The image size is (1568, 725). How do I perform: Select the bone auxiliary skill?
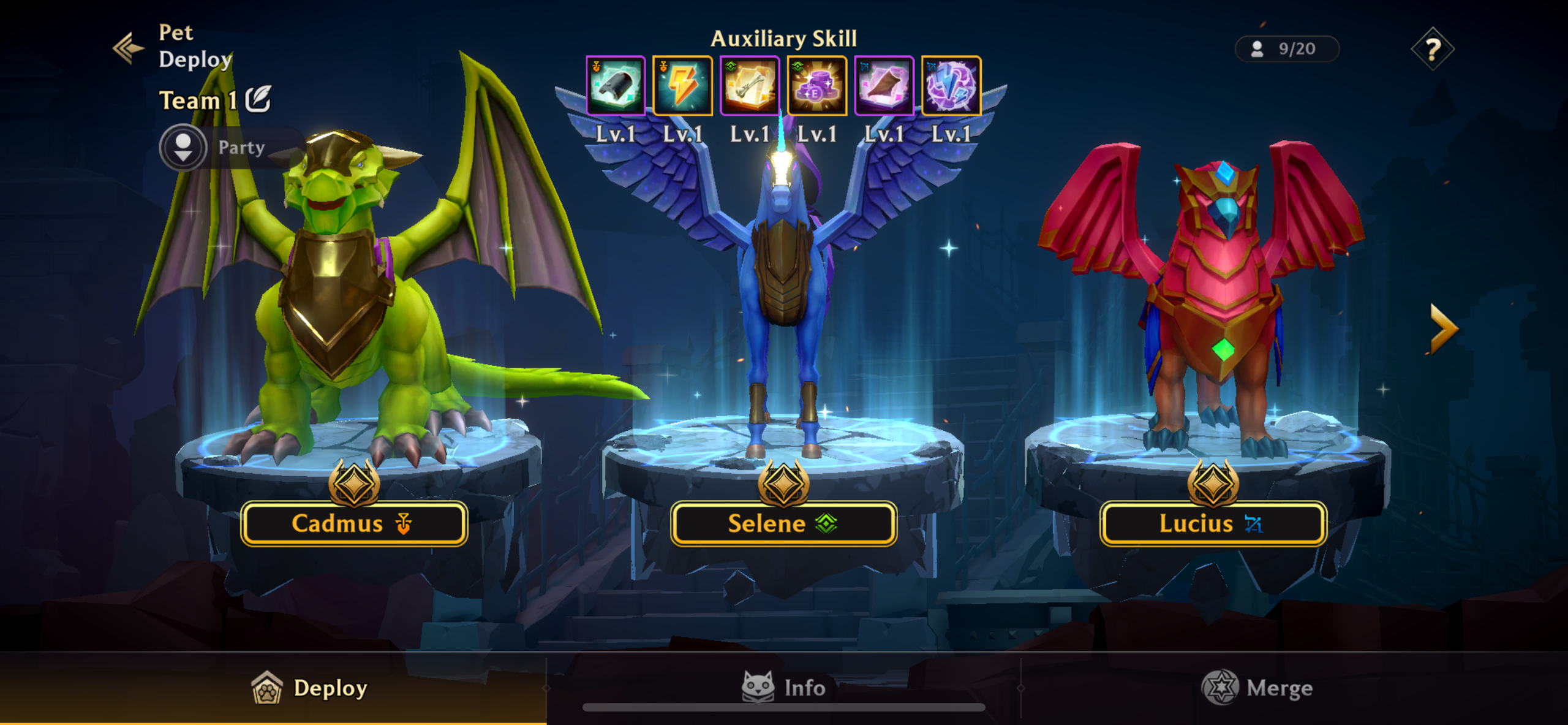tap(750, 86)
